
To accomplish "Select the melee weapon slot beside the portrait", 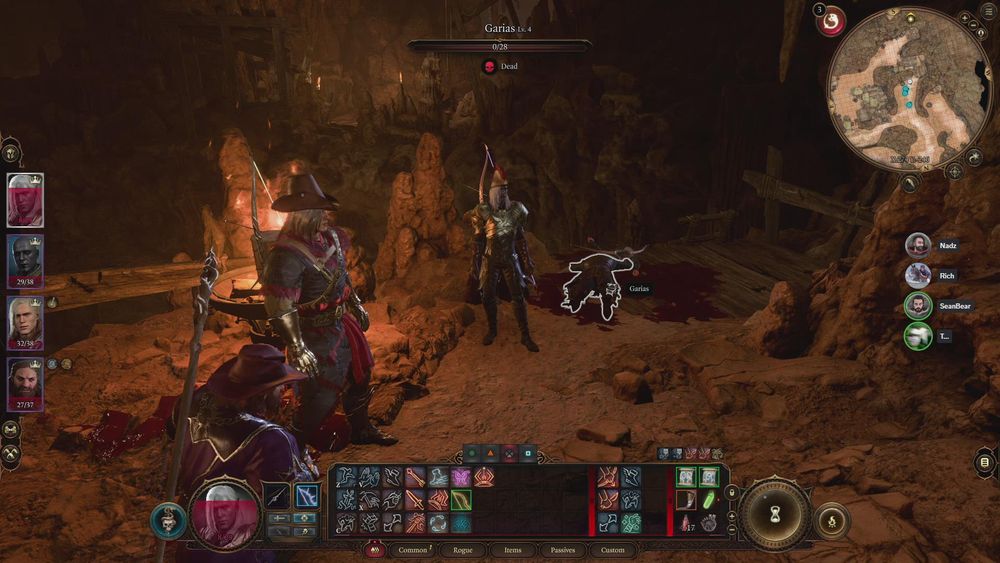I will 277,495.
